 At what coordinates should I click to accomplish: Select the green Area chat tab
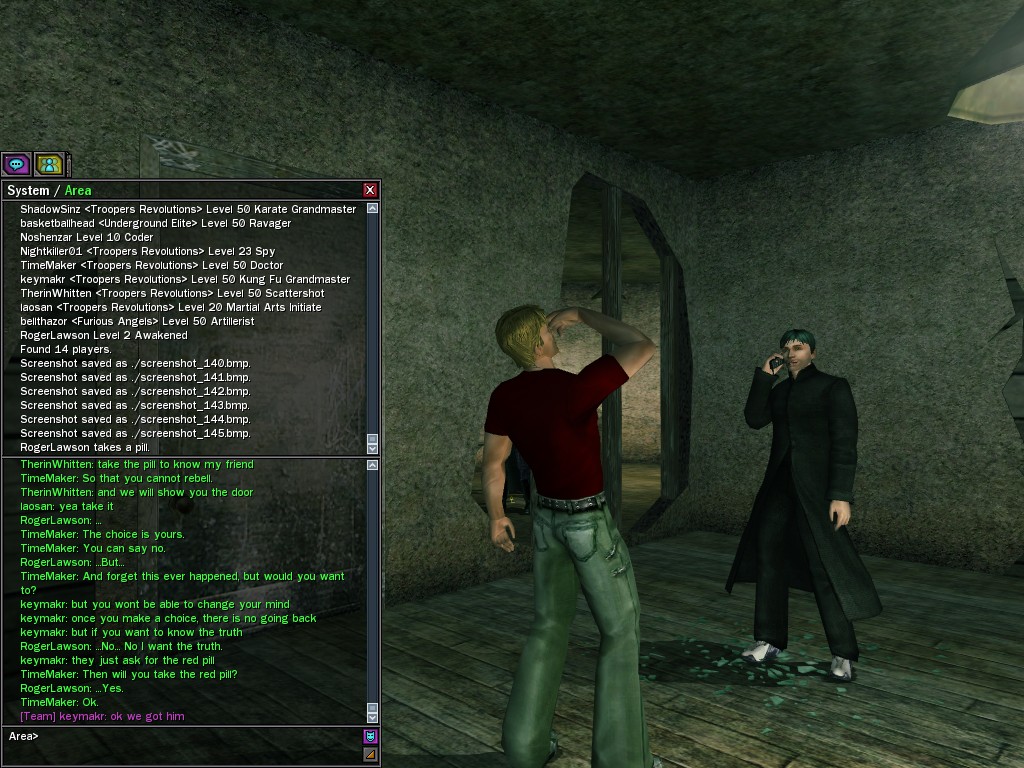[x=78, y=190]
